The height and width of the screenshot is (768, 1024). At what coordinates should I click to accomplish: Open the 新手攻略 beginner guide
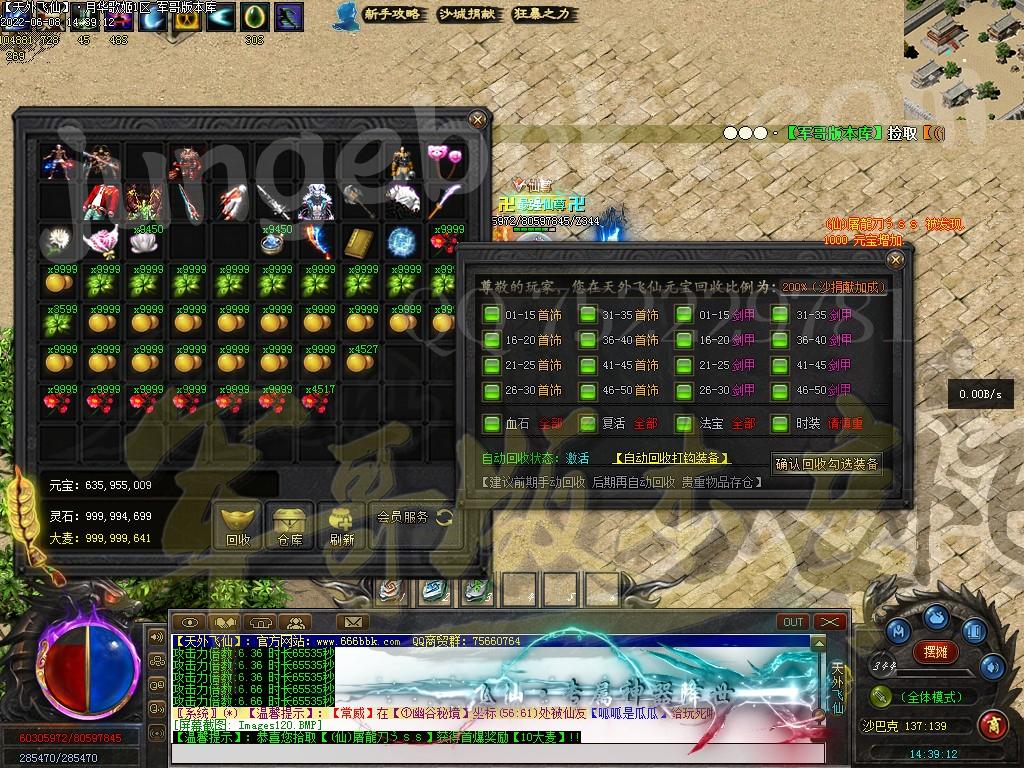pyautogui.click(x=391, y=15)
